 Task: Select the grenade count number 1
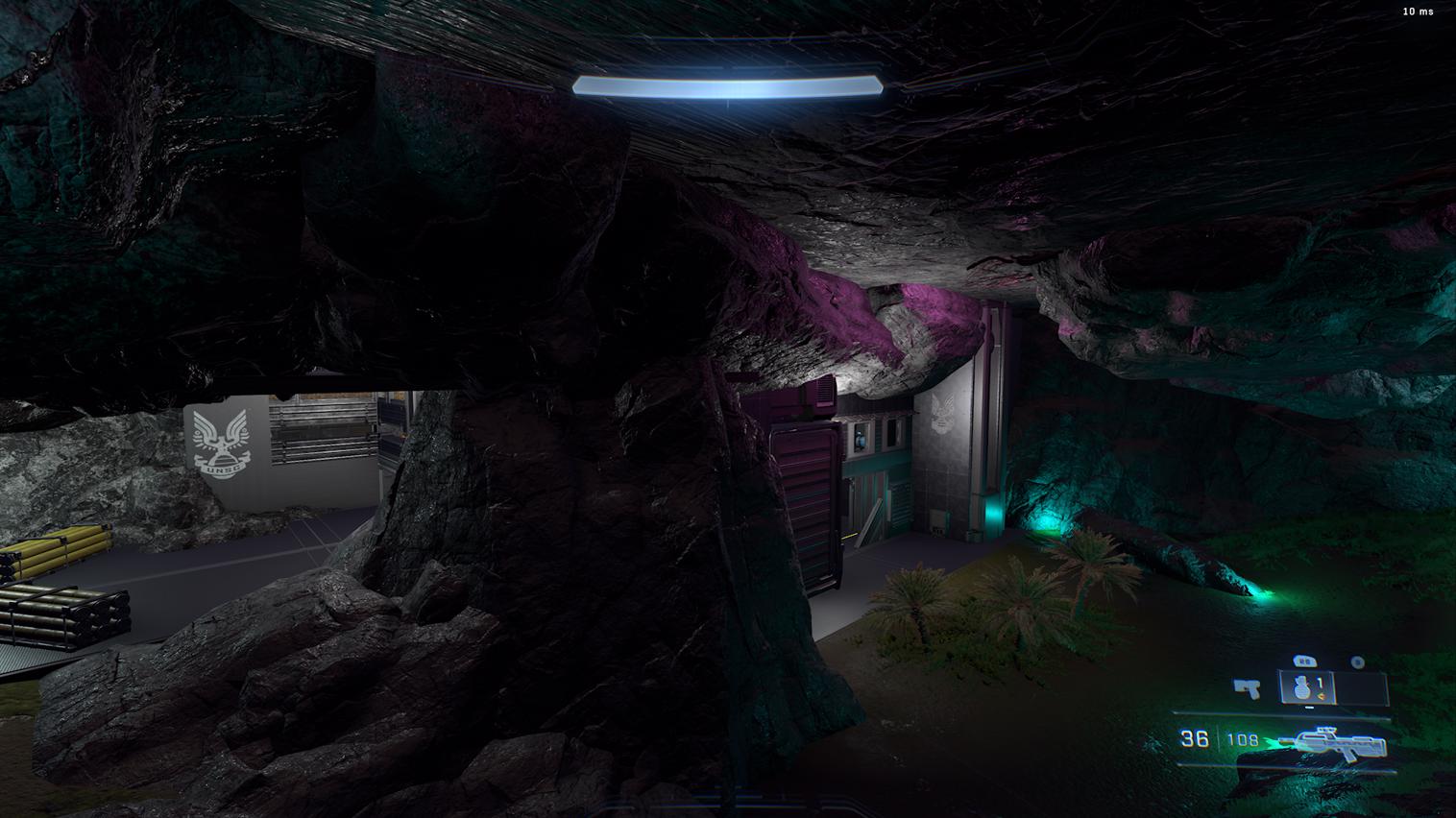point(1320,683)
